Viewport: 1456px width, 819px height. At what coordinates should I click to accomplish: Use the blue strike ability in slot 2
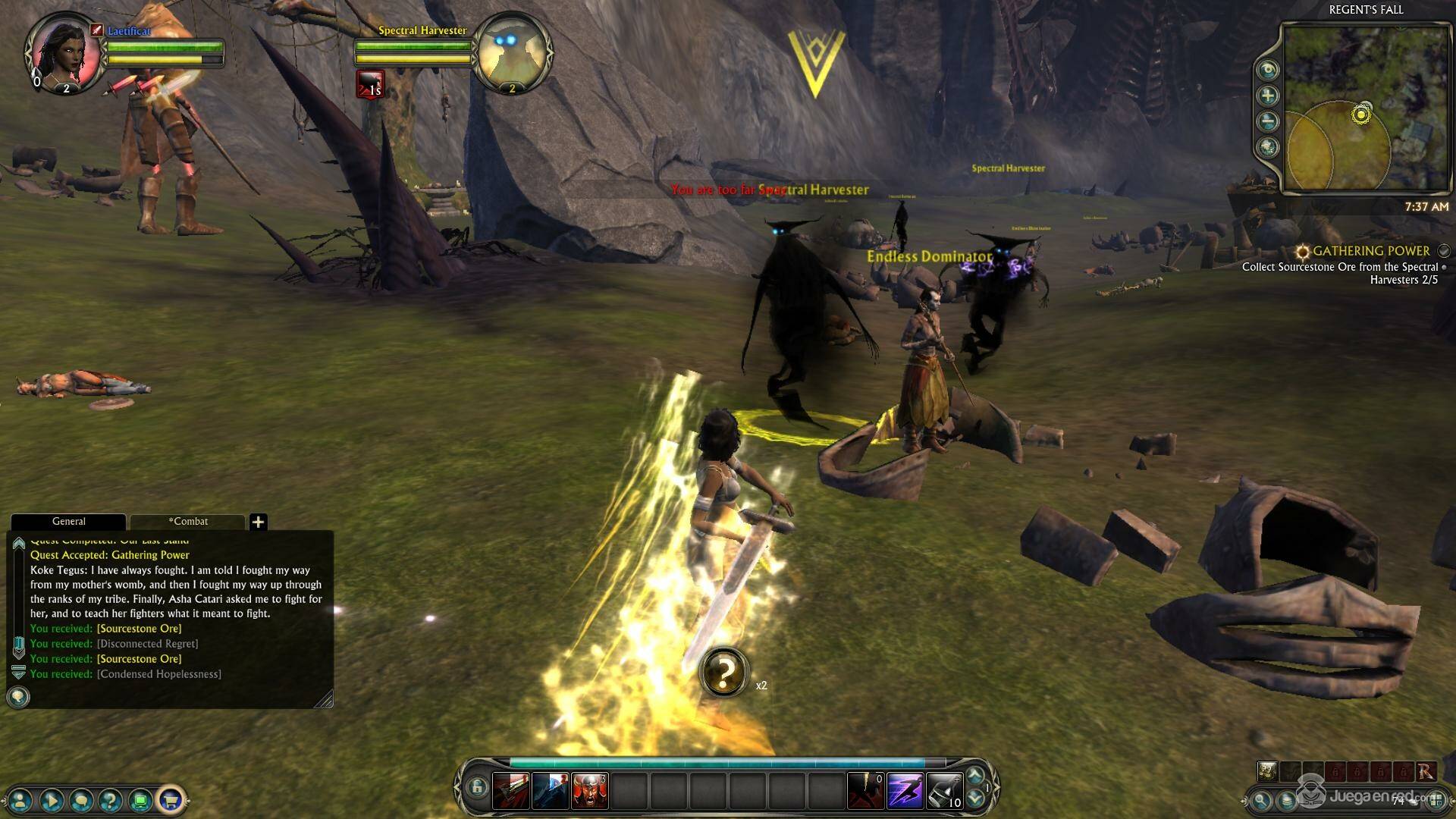[x=550, y=790]
